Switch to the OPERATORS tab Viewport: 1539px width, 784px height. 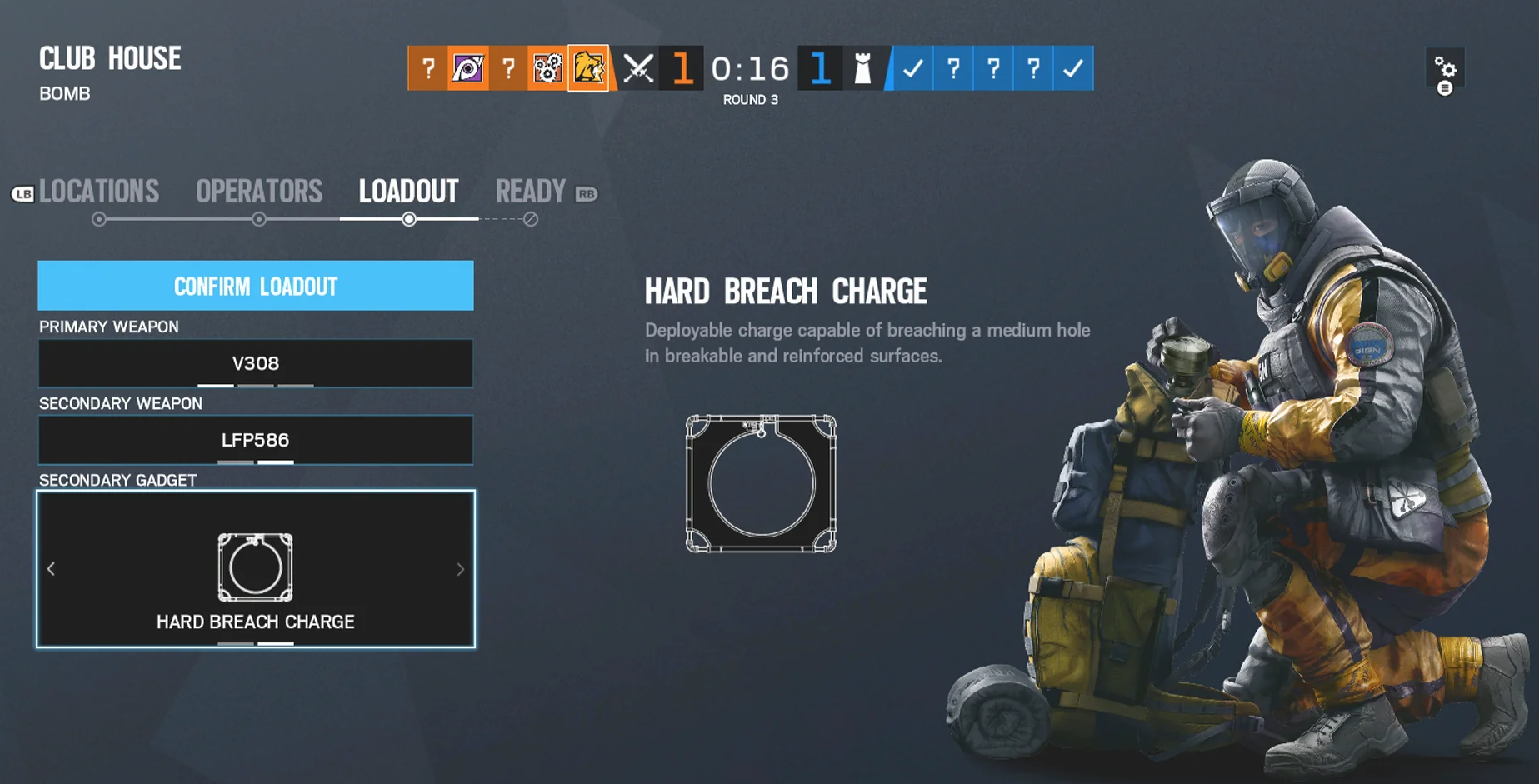point(258,192)
